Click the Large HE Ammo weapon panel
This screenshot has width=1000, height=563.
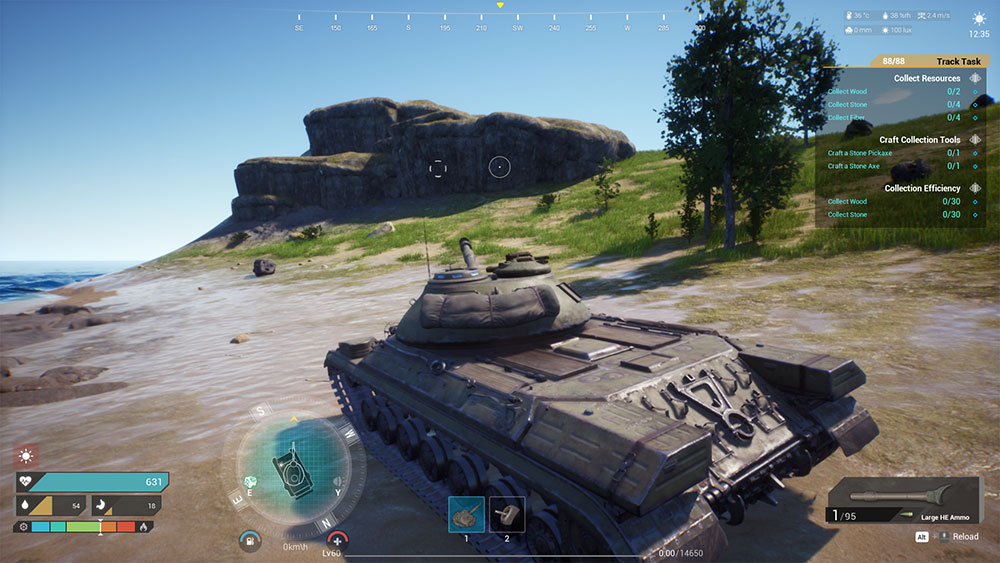pos(905,501)
